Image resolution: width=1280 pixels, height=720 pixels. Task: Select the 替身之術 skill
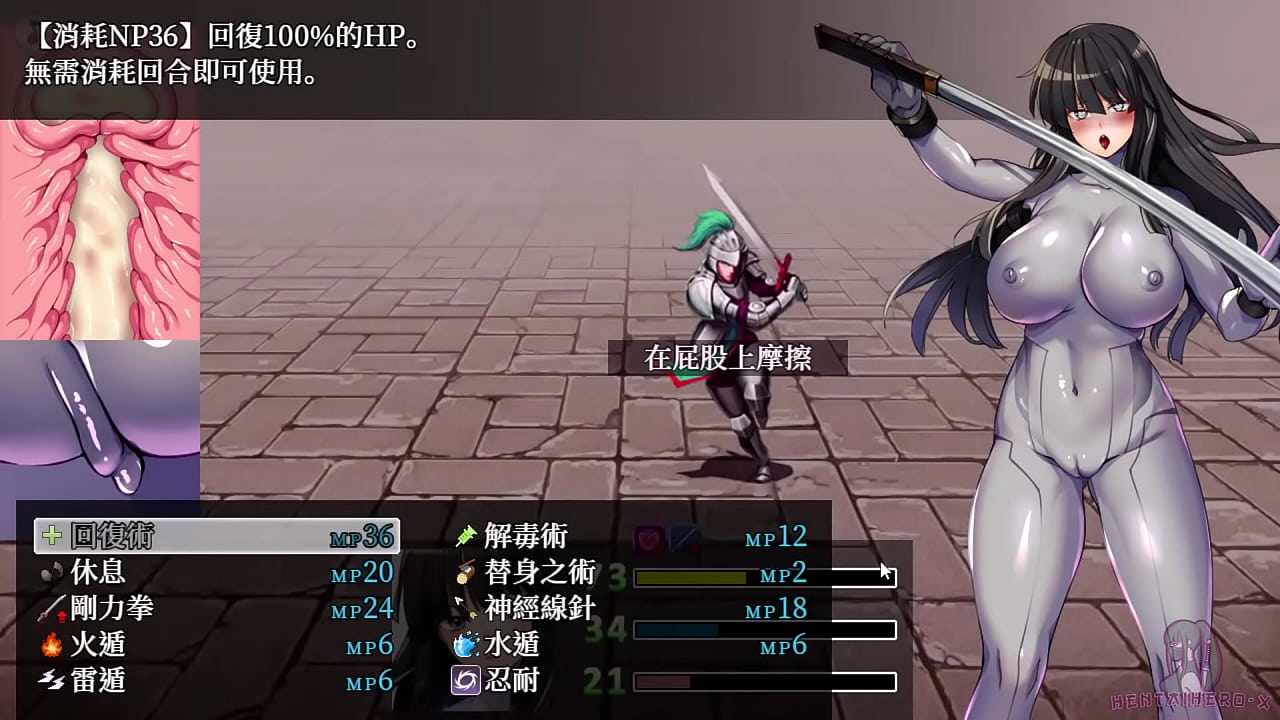pos(630,573)
